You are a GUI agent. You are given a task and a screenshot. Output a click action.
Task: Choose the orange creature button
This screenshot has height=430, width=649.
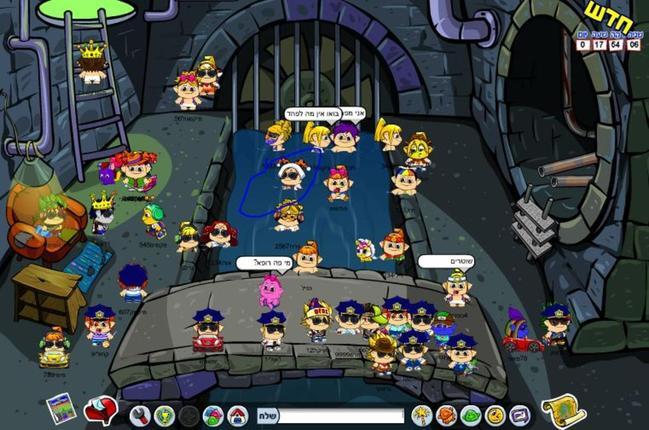click(446, 414)
